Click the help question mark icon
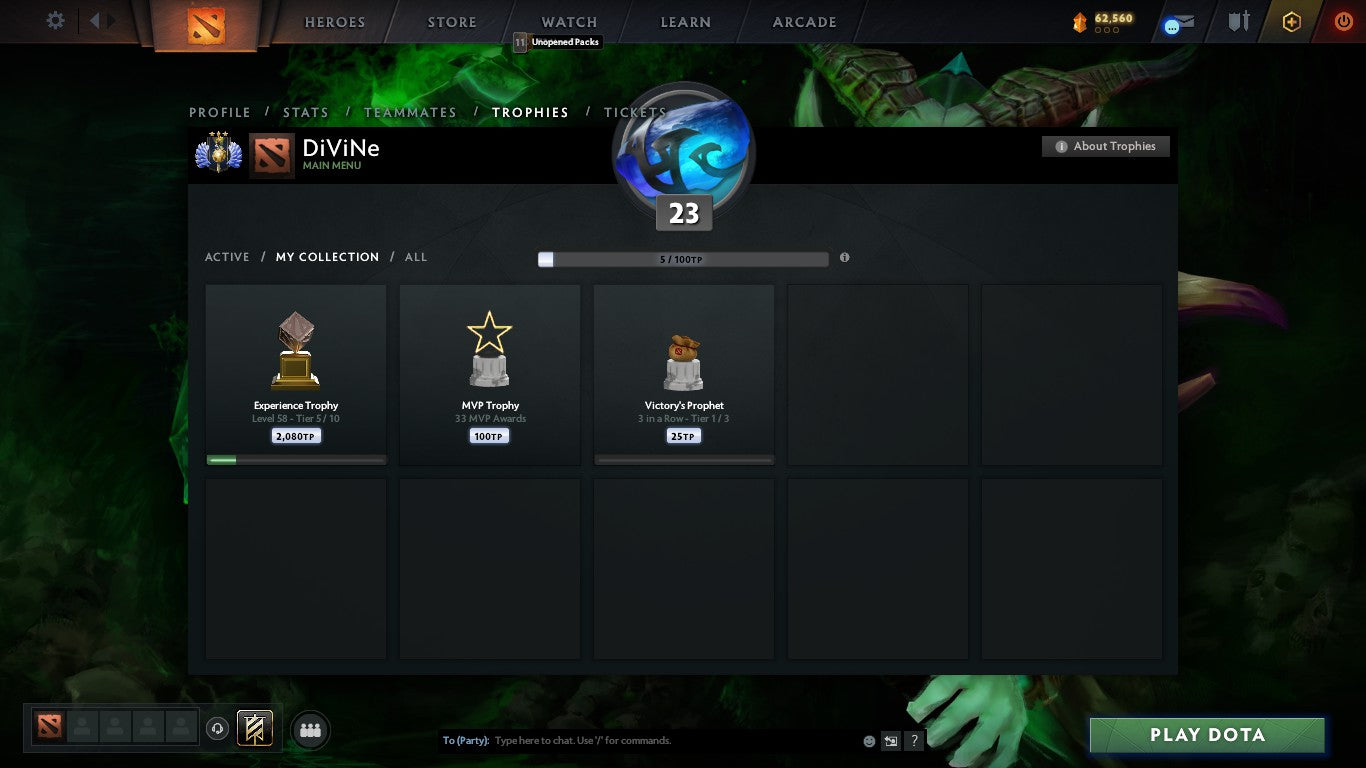 (x=914, y=740)
